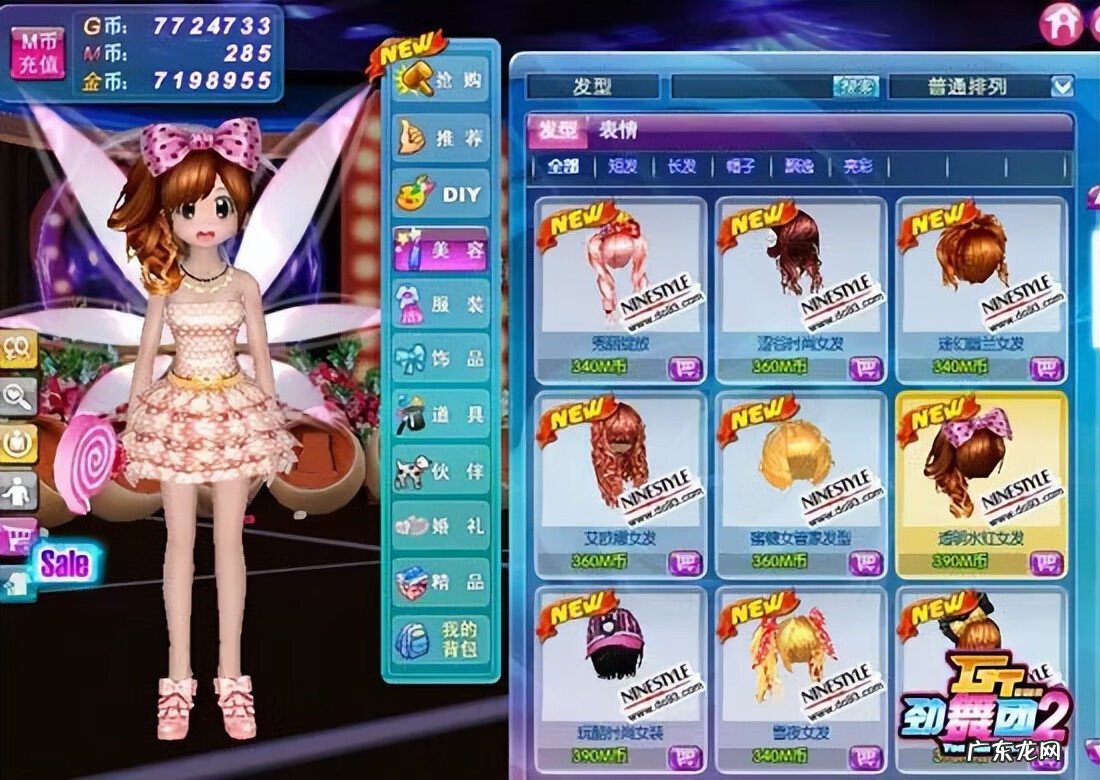
Task: Click the magnifying glass icon
Action: tap(19, 397)
